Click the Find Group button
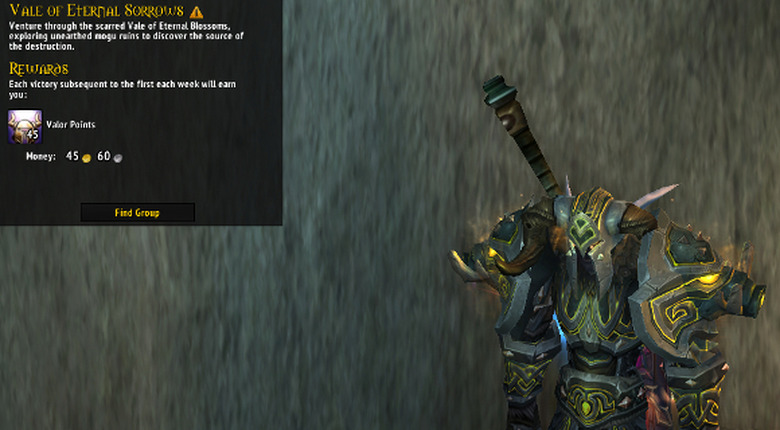The height and width of the screenshot is (430, 780). [137, 212]
